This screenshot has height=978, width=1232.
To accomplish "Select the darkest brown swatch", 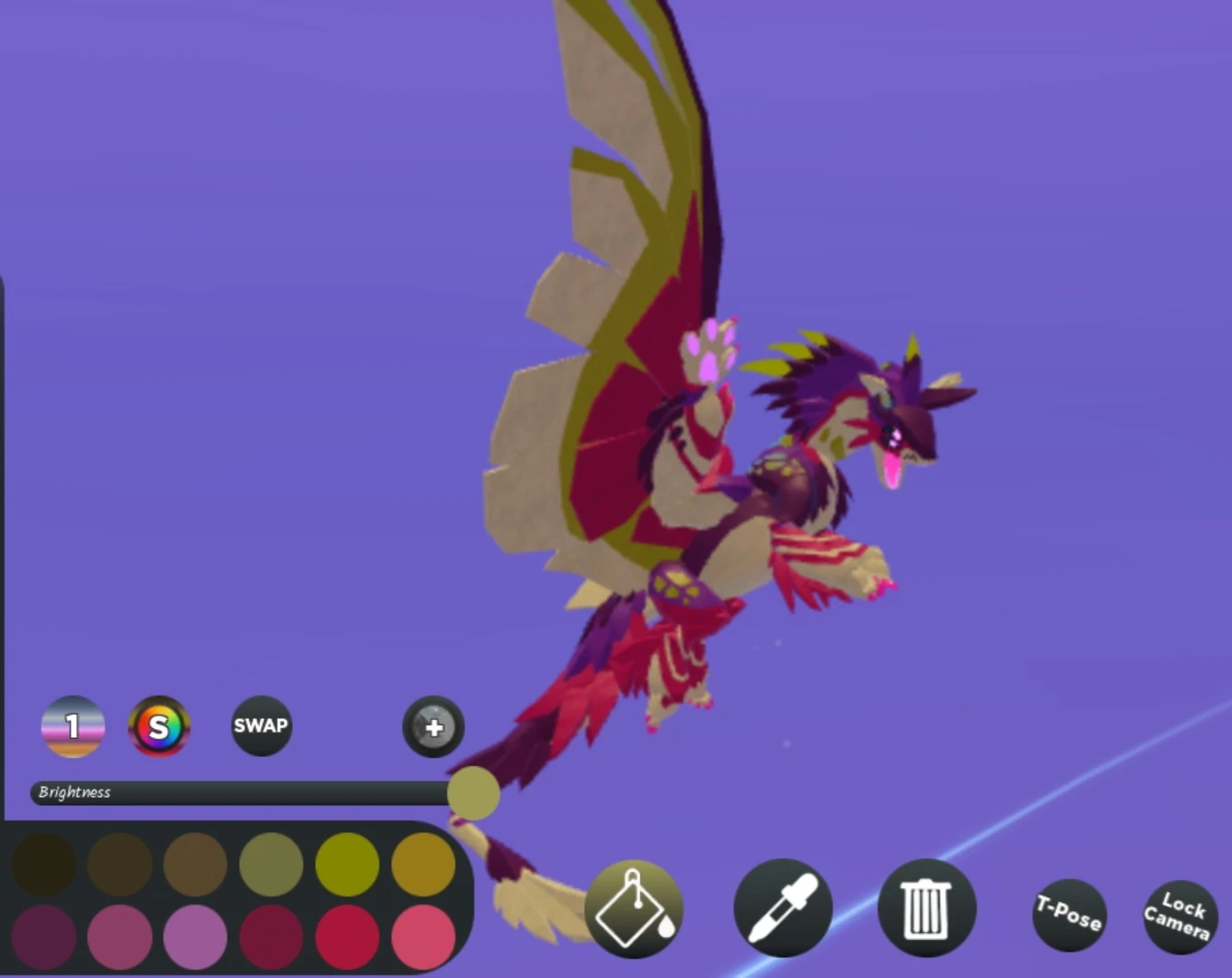I will [45, 865].
